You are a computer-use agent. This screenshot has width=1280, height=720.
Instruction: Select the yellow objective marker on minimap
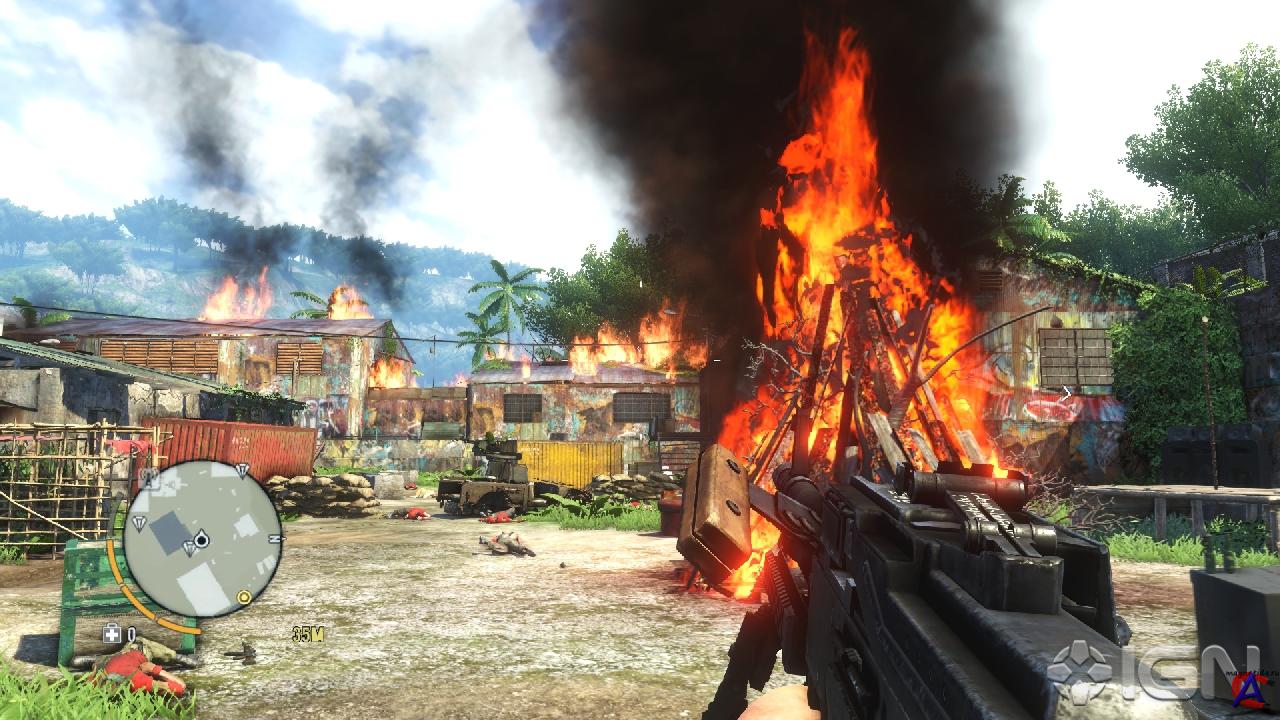pos(243,598)
